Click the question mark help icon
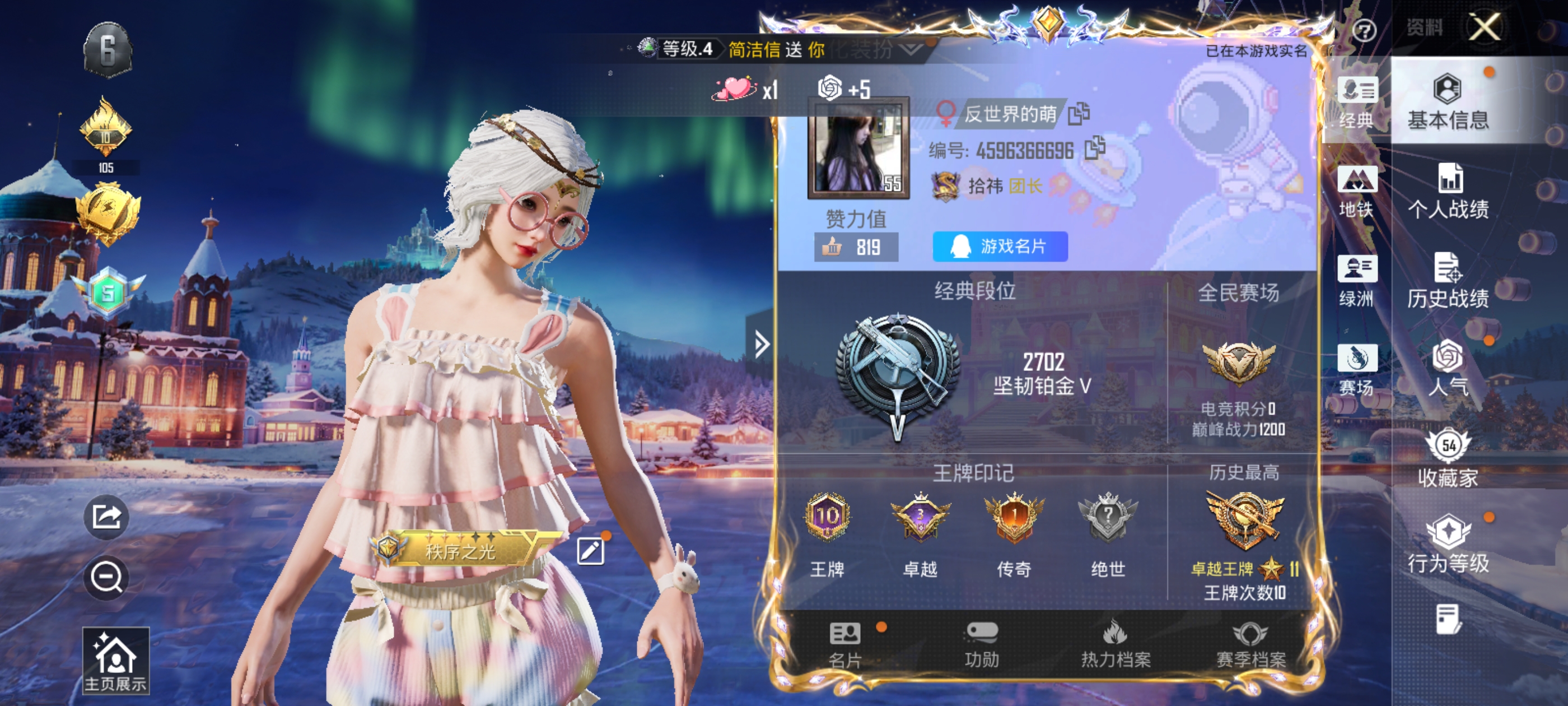This screenshot has height=706, width=1568. (1364, 30)
